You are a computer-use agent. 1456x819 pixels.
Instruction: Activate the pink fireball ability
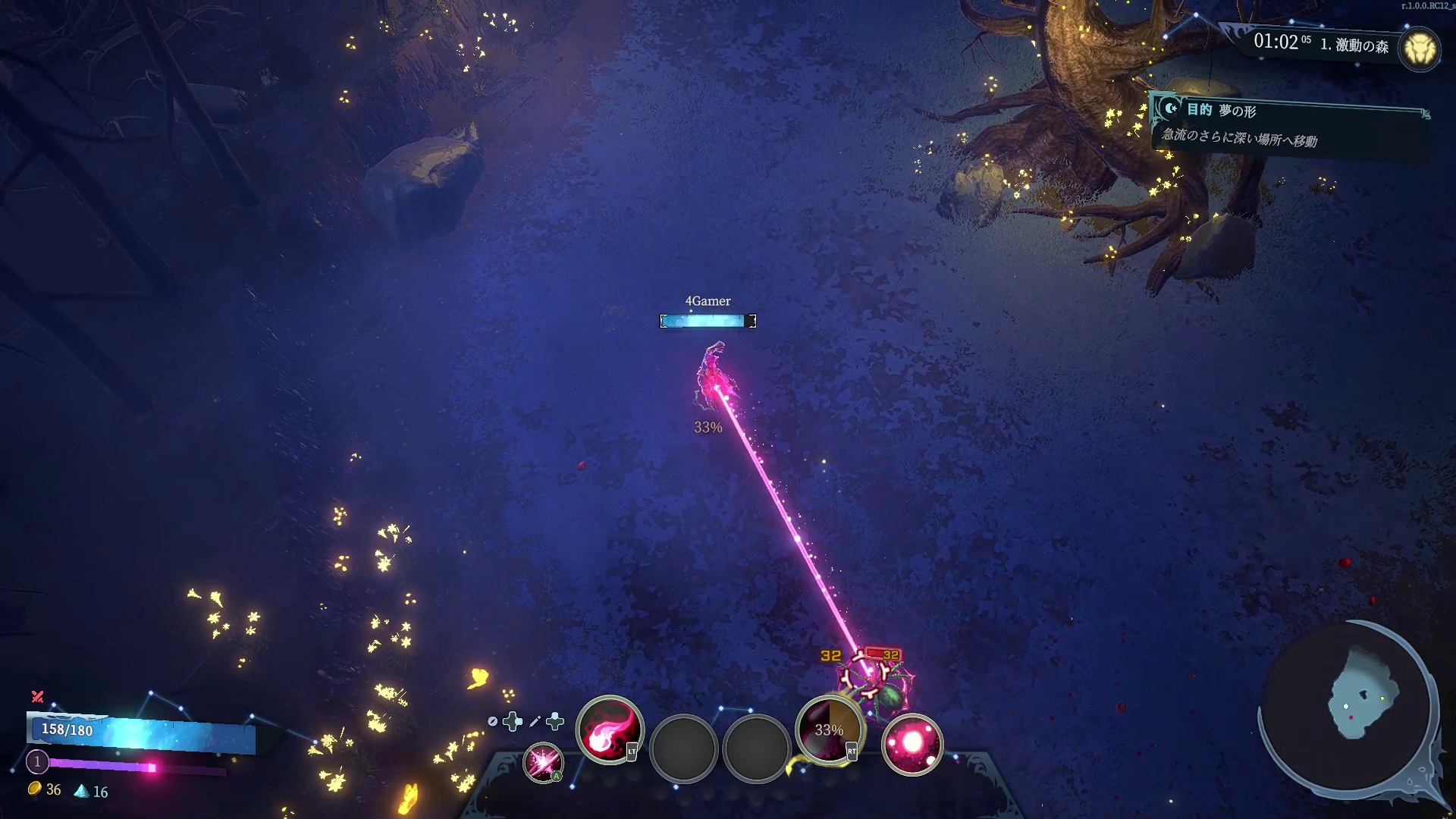[x=609, y=730]
